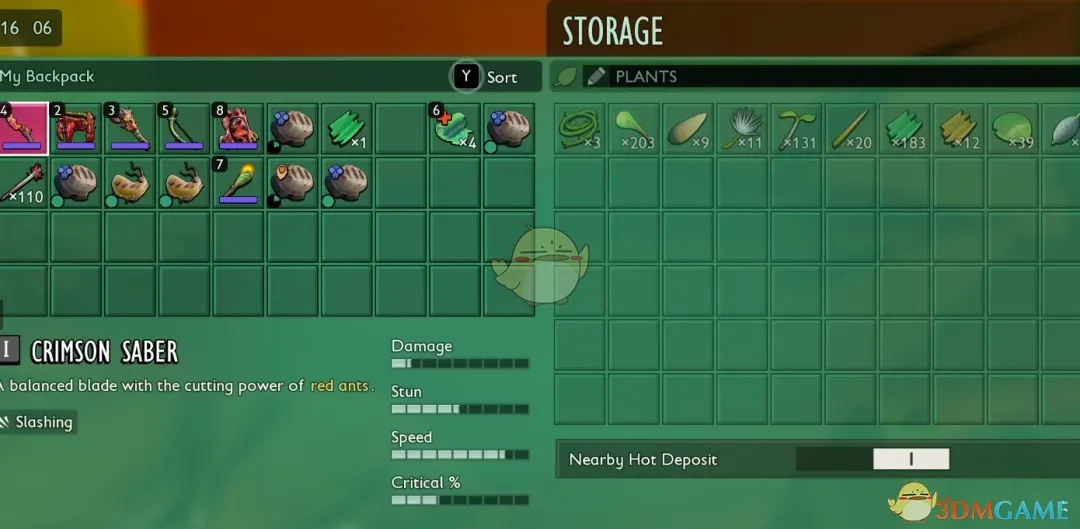Change the storage leaf icon
Viewport: 1080px width, 529px height.
pyautogui.click(x=566, y=76)
